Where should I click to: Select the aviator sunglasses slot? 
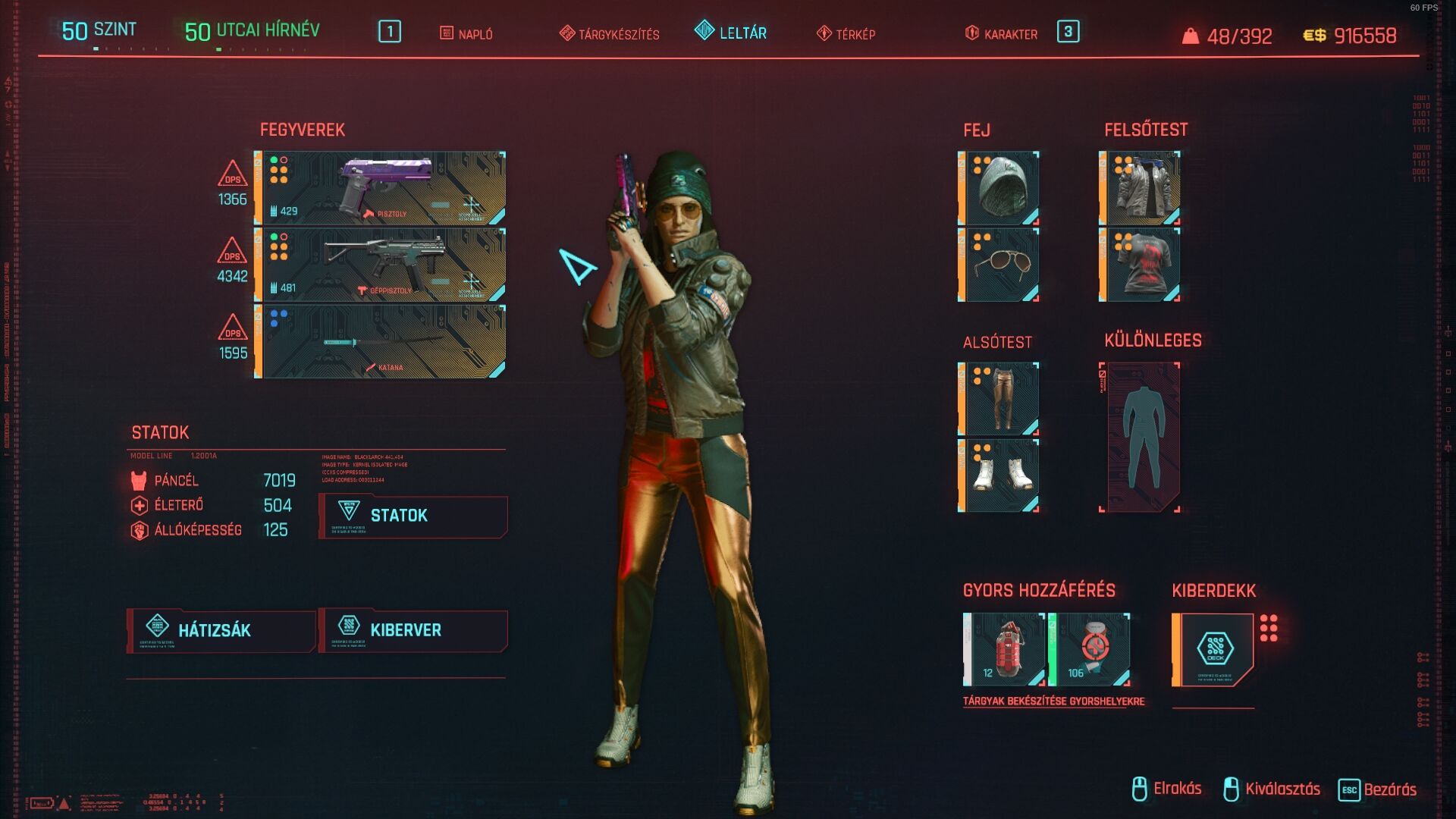pyautogui.click(x=999, y=265)
